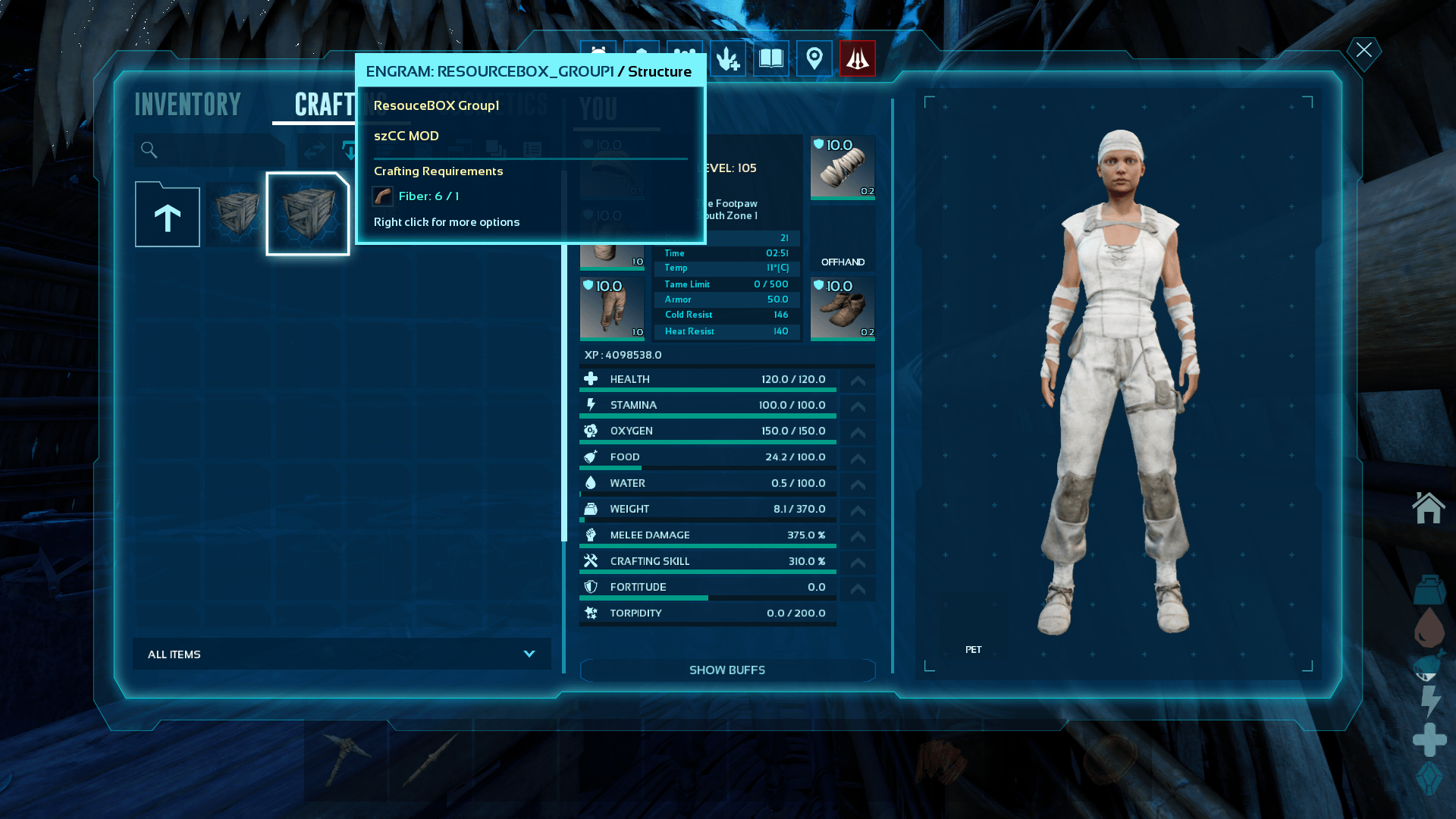Switch to the Inventory tab
The width and height of the screenshot is (1456, 819).
[x=187, y=105]
